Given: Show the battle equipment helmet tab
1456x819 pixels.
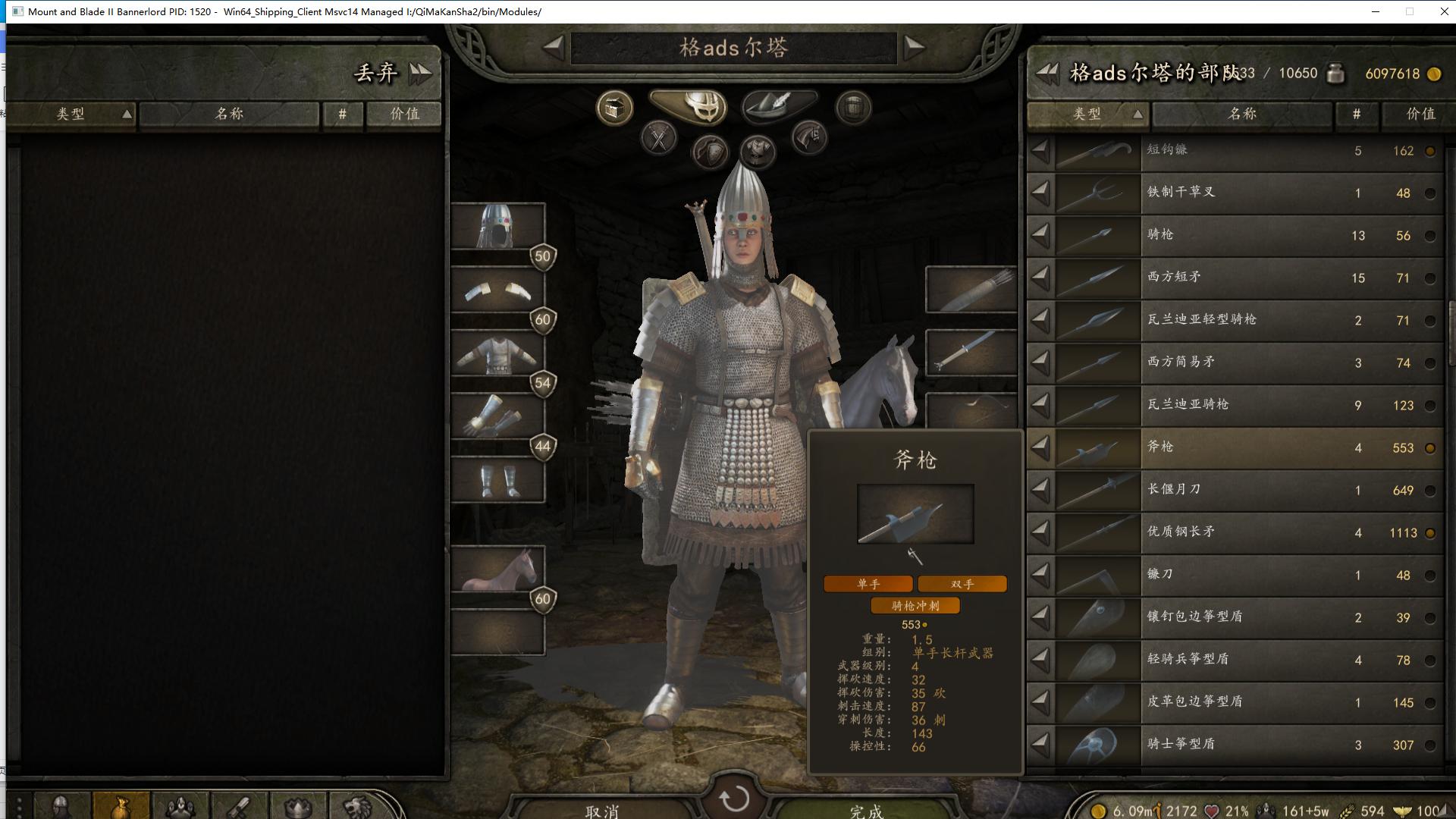Looking at the screenshot, I should click(689, 105).
